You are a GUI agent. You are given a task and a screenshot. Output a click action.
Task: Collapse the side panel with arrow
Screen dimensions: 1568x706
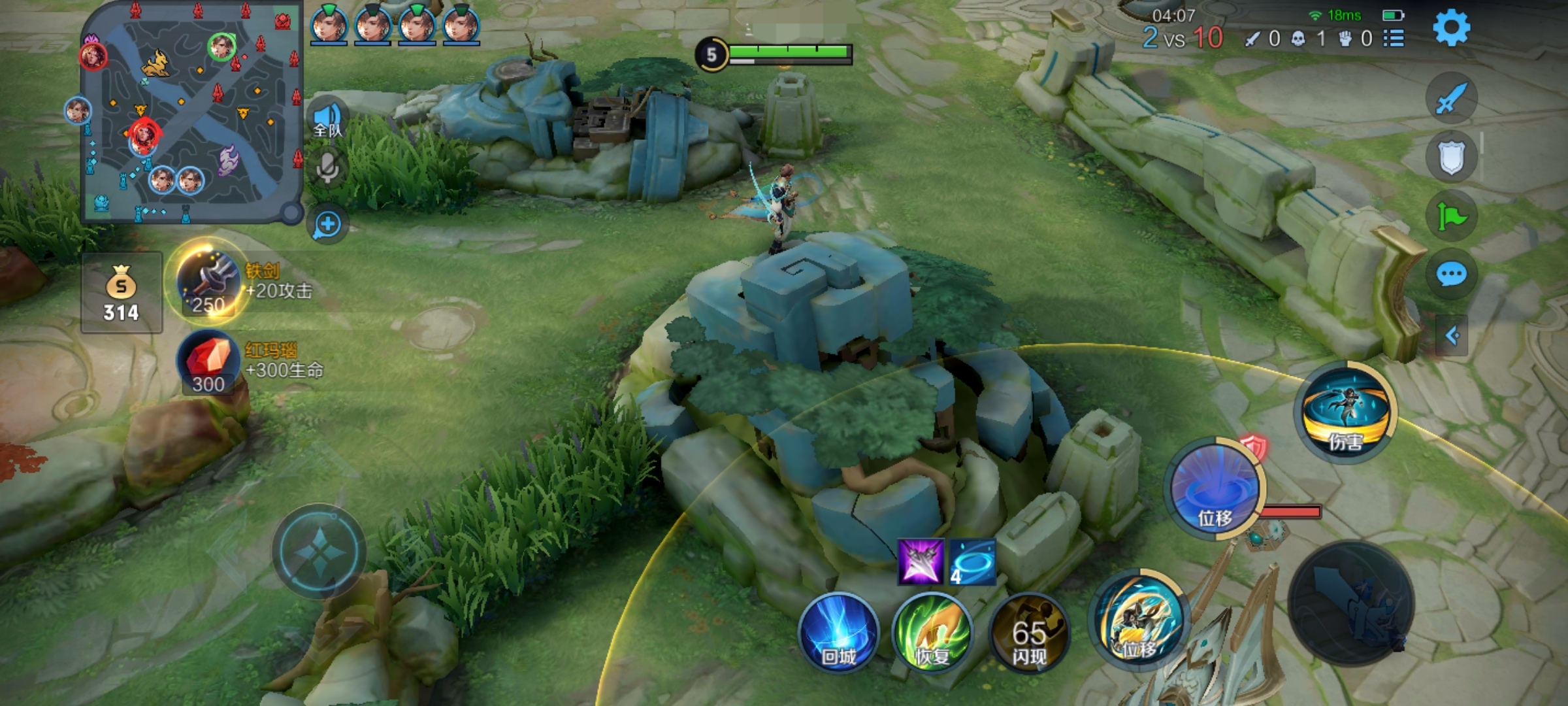(1452, 336)
